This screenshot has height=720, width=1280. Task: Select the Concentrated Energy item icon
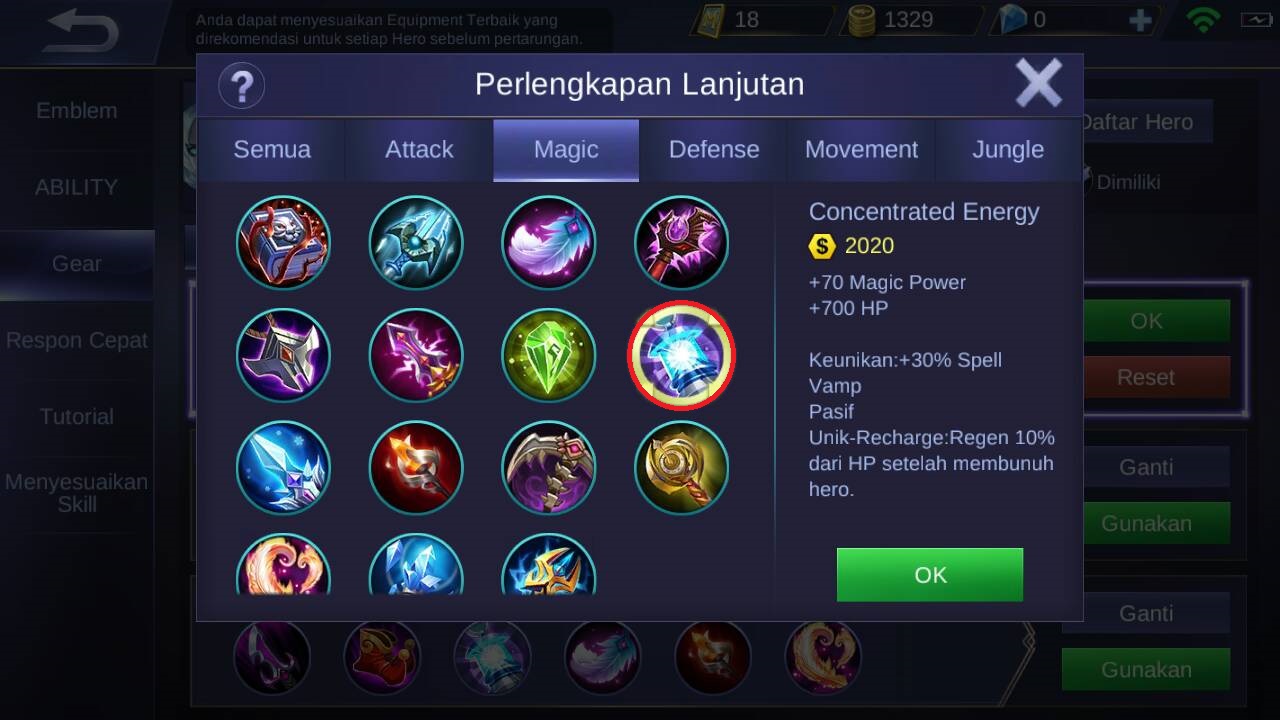click(x=681, y=356)
